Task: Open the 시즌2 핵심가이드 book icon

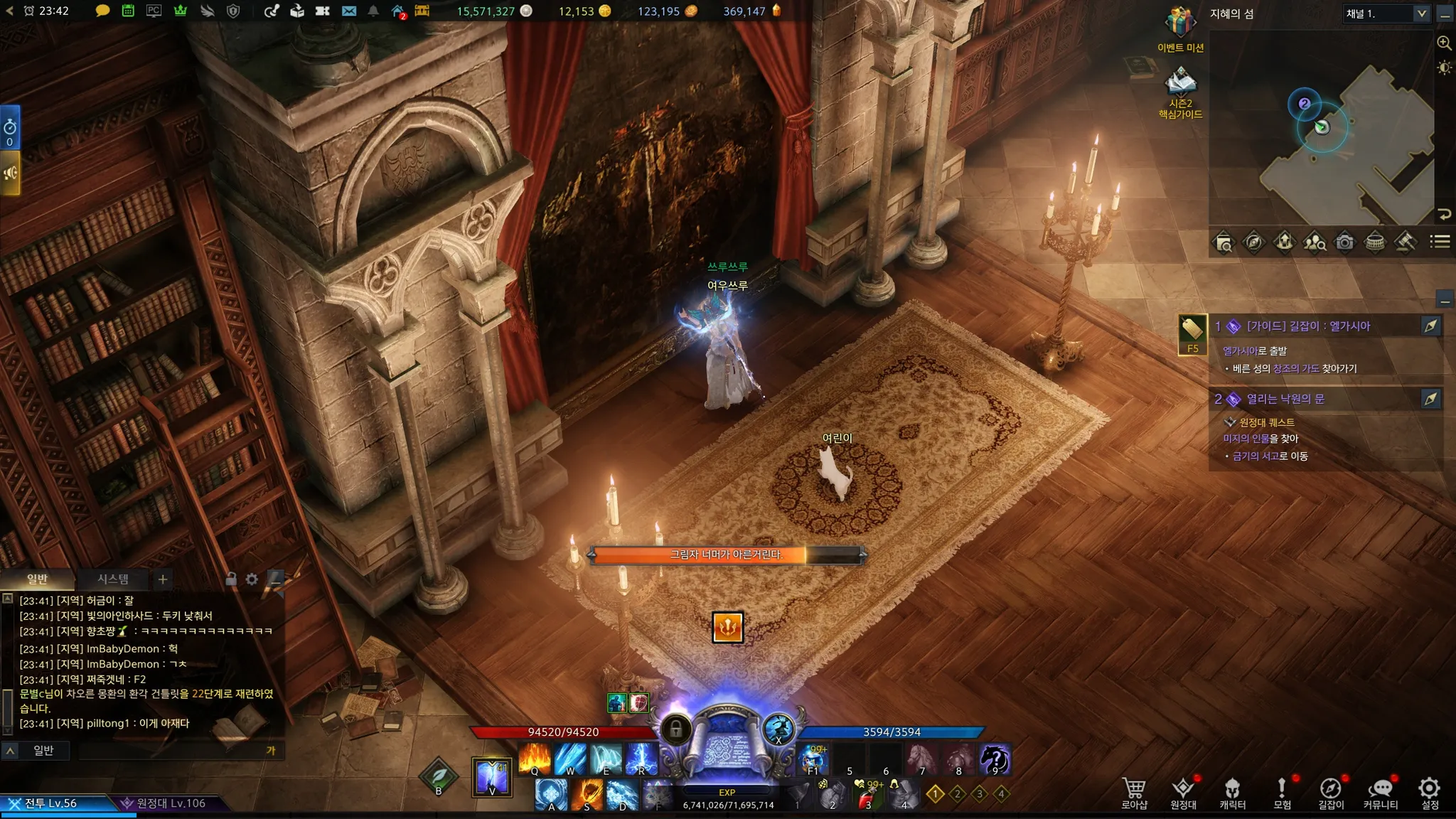Action: 1180,84
